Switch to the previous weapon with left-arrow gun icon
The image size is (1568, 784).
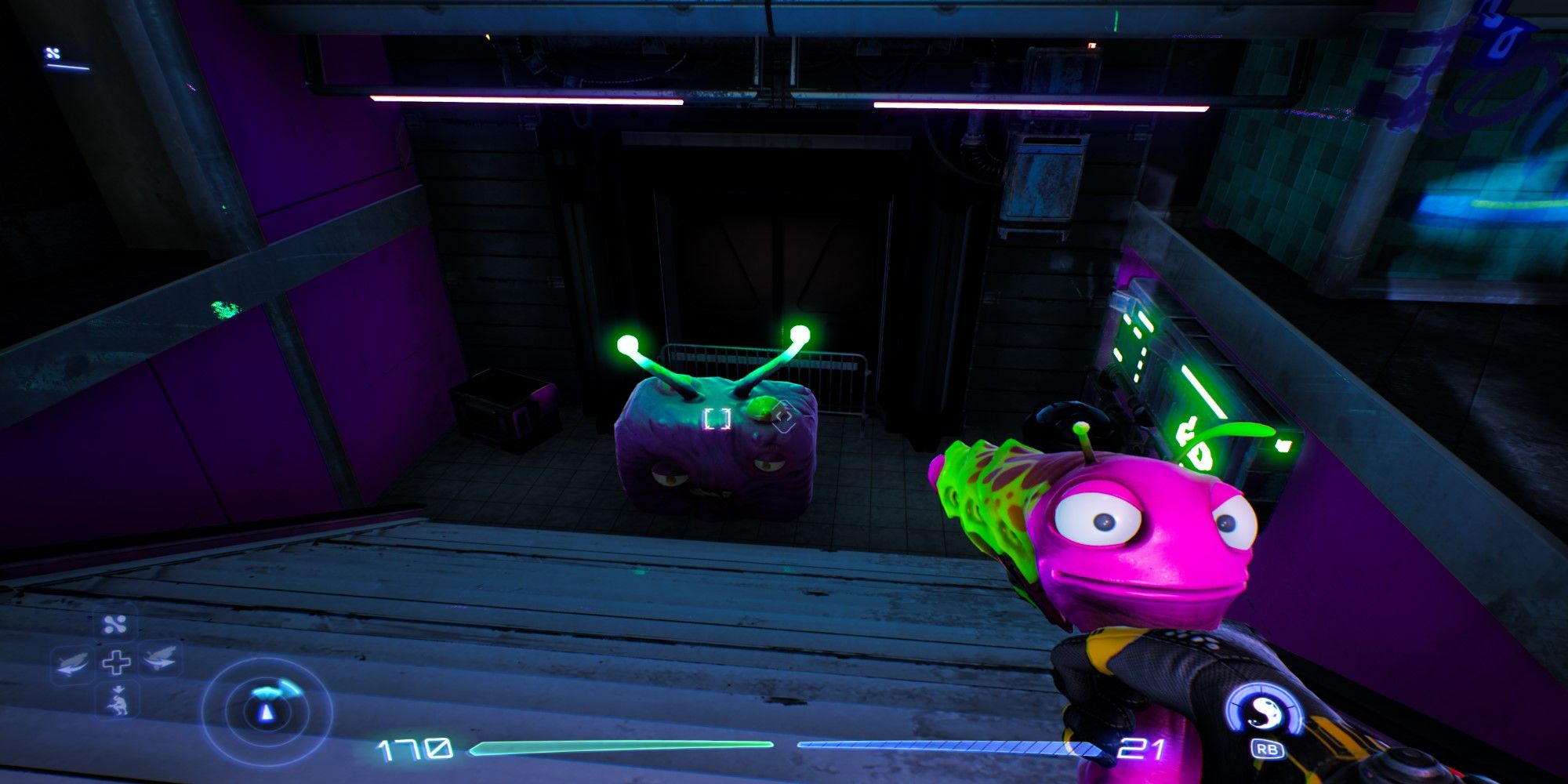[x=73, y=663]
